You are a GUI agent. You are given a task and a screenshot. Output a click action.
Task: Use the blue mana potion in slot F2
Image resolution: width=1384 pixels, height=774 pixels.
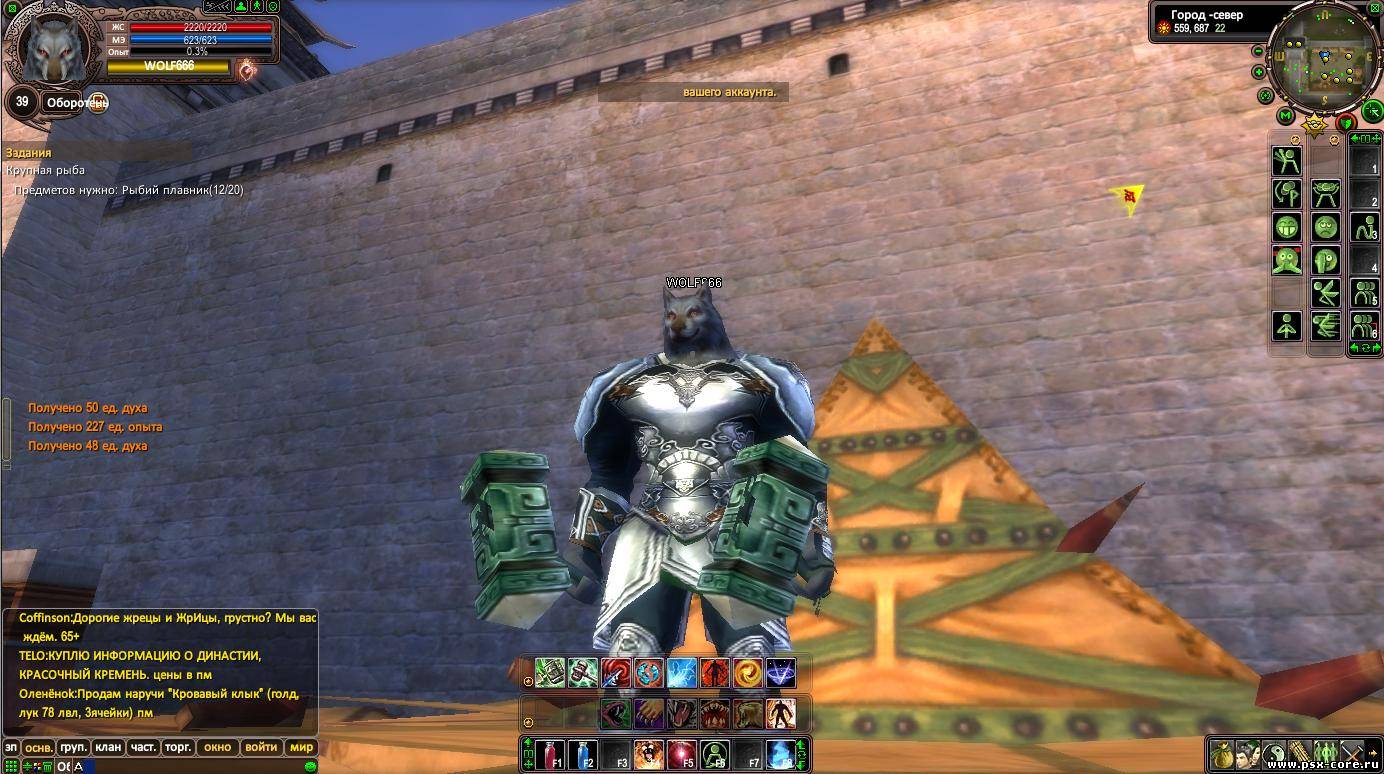pyautogui.click(x=584, y=754)
